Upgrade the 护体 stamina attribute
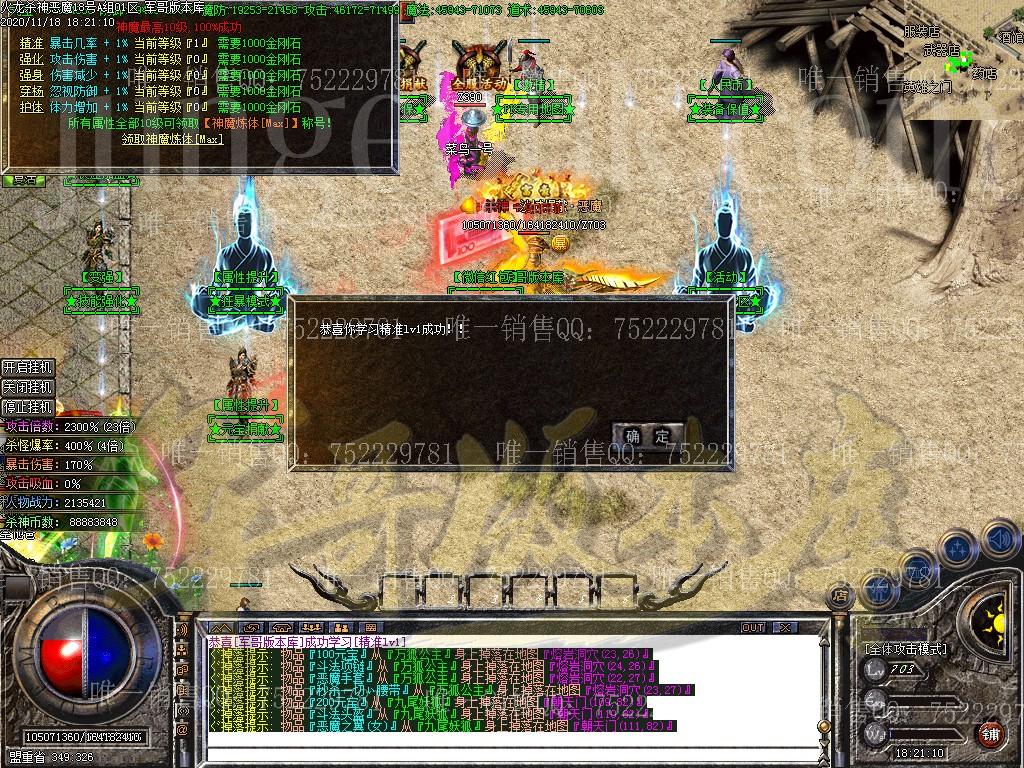Screen dimensions: 1024x768 (x=31, y=107)
